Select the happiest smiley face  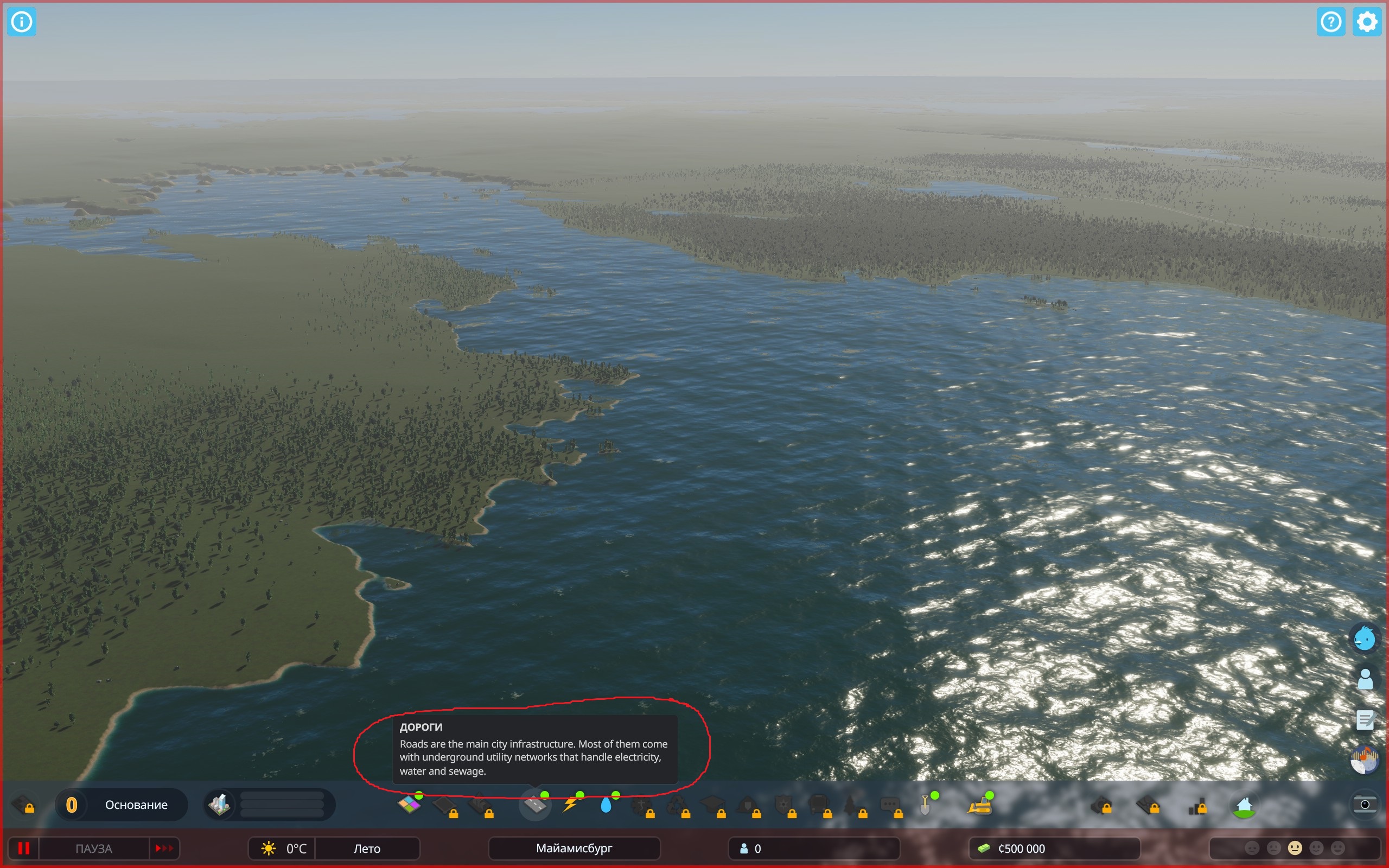pyautogui.click(x=1337, y=848)
